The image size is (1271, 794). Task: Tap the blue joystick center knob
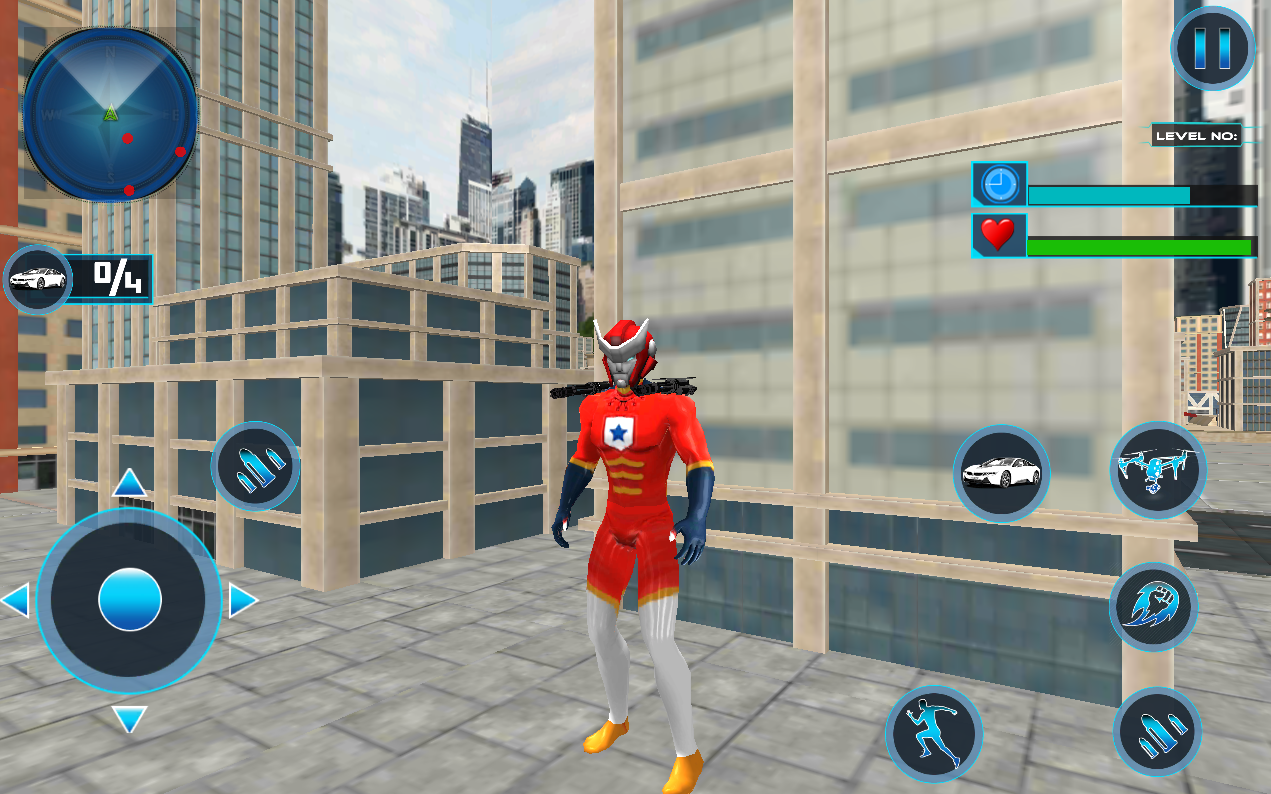point(130,600)
